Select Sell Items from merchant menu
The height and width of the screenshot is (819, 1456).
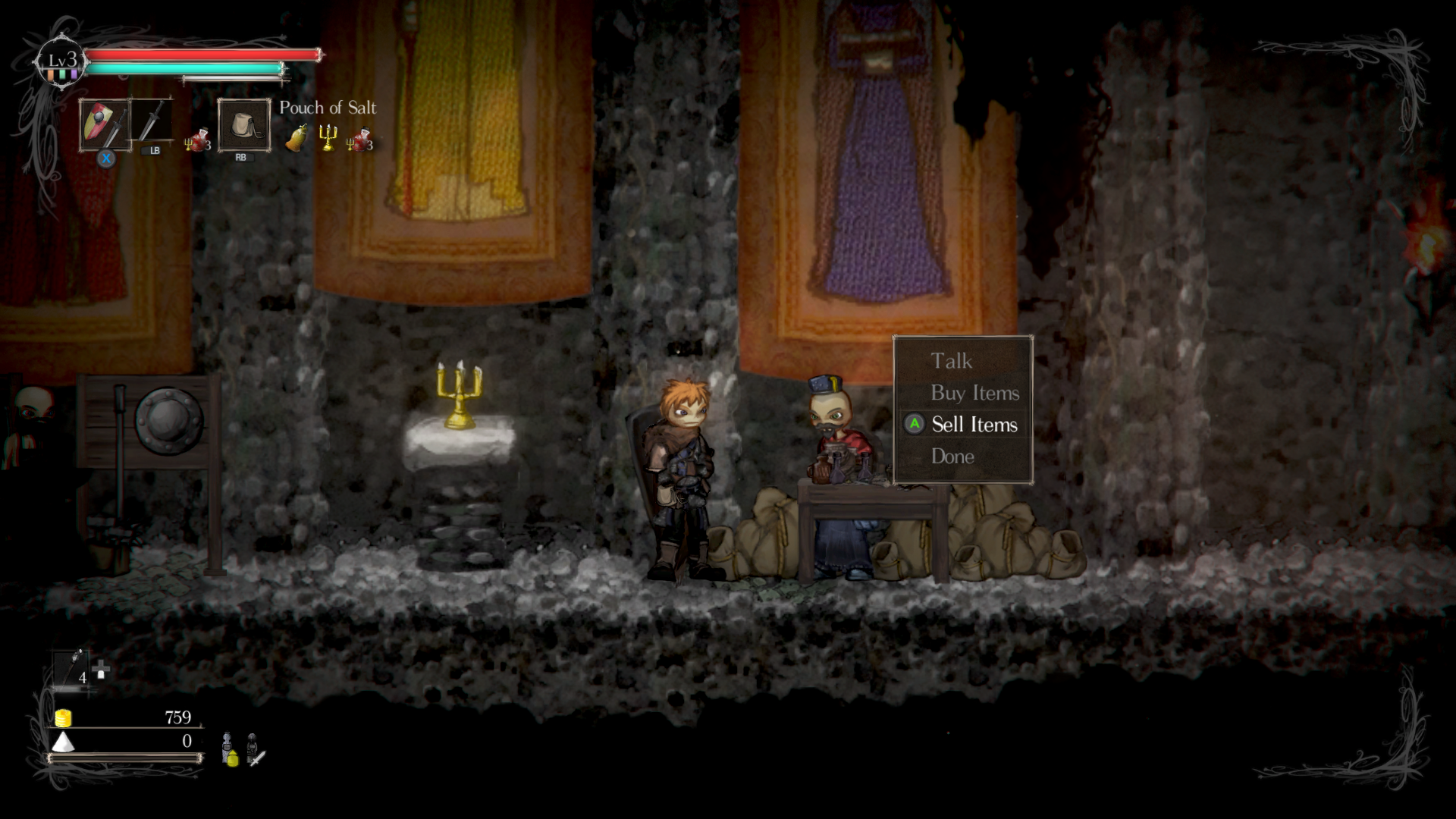[x=974, y=425]
